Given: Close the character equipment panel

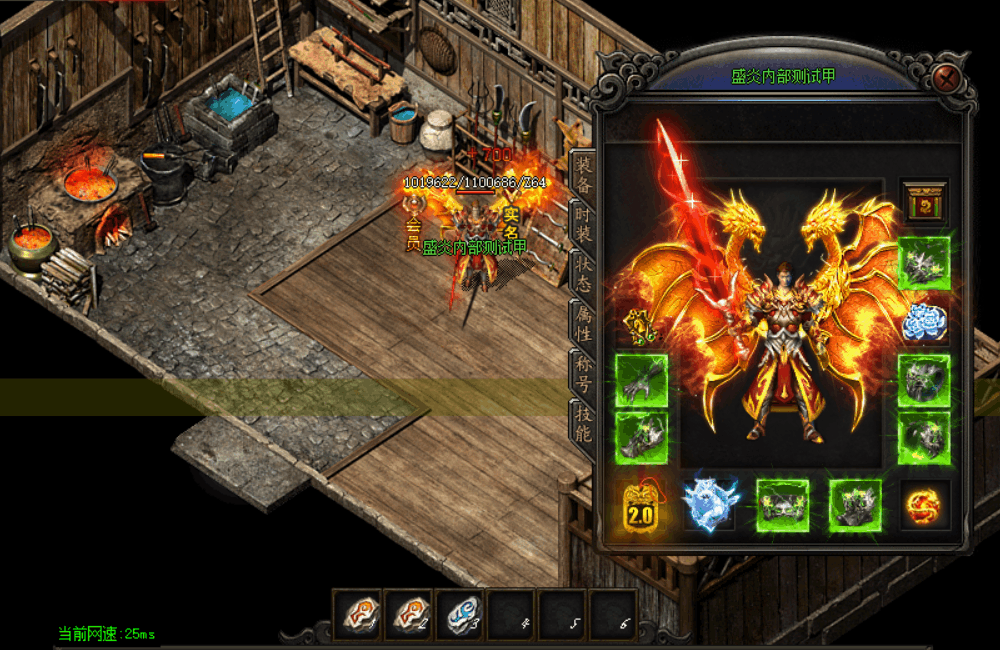Looking at the screenshot, I should point(948,79).
